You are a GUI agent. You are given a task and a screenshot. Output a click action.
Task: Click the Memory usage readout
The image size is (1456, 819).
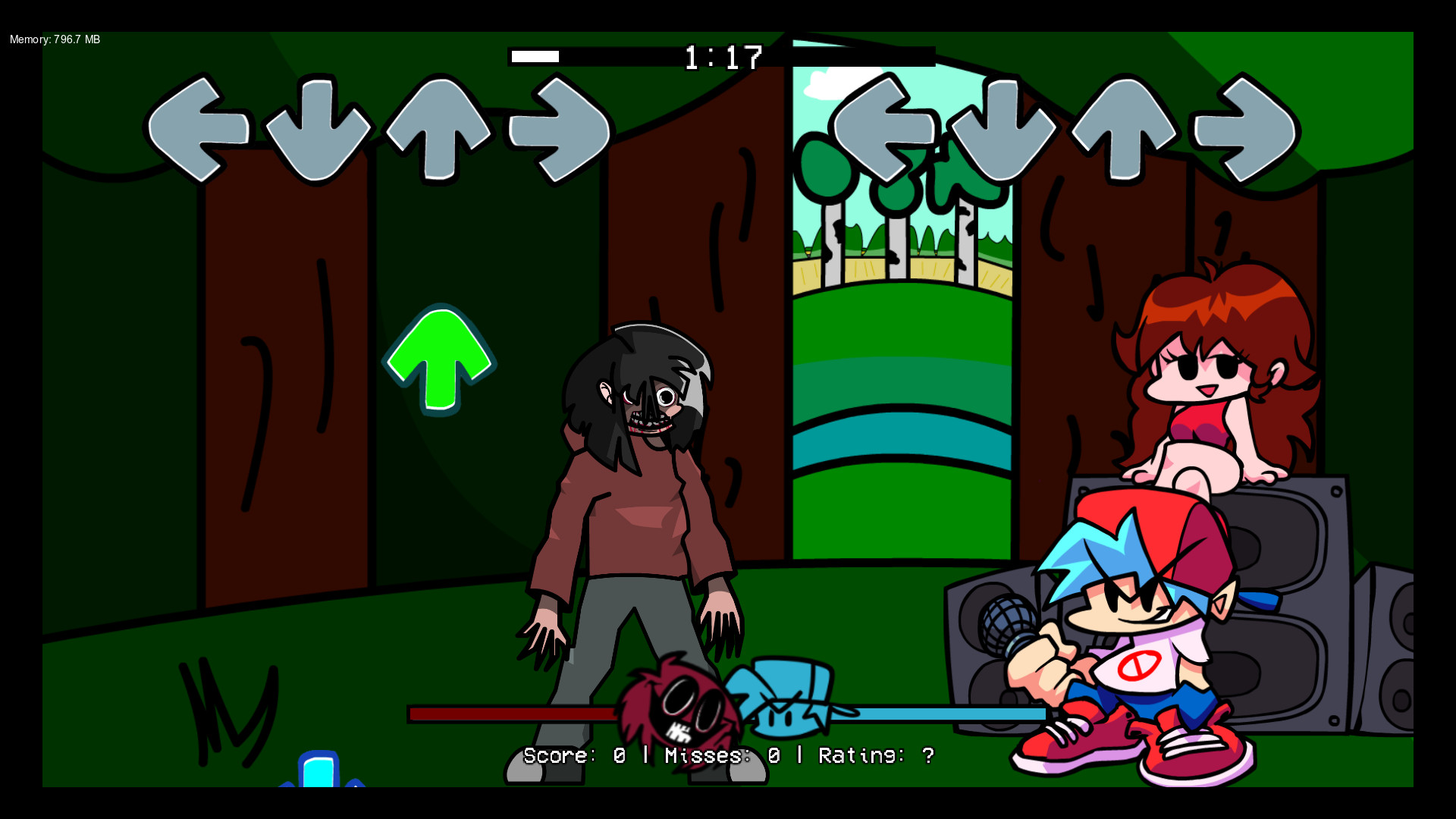pos(53,39)
